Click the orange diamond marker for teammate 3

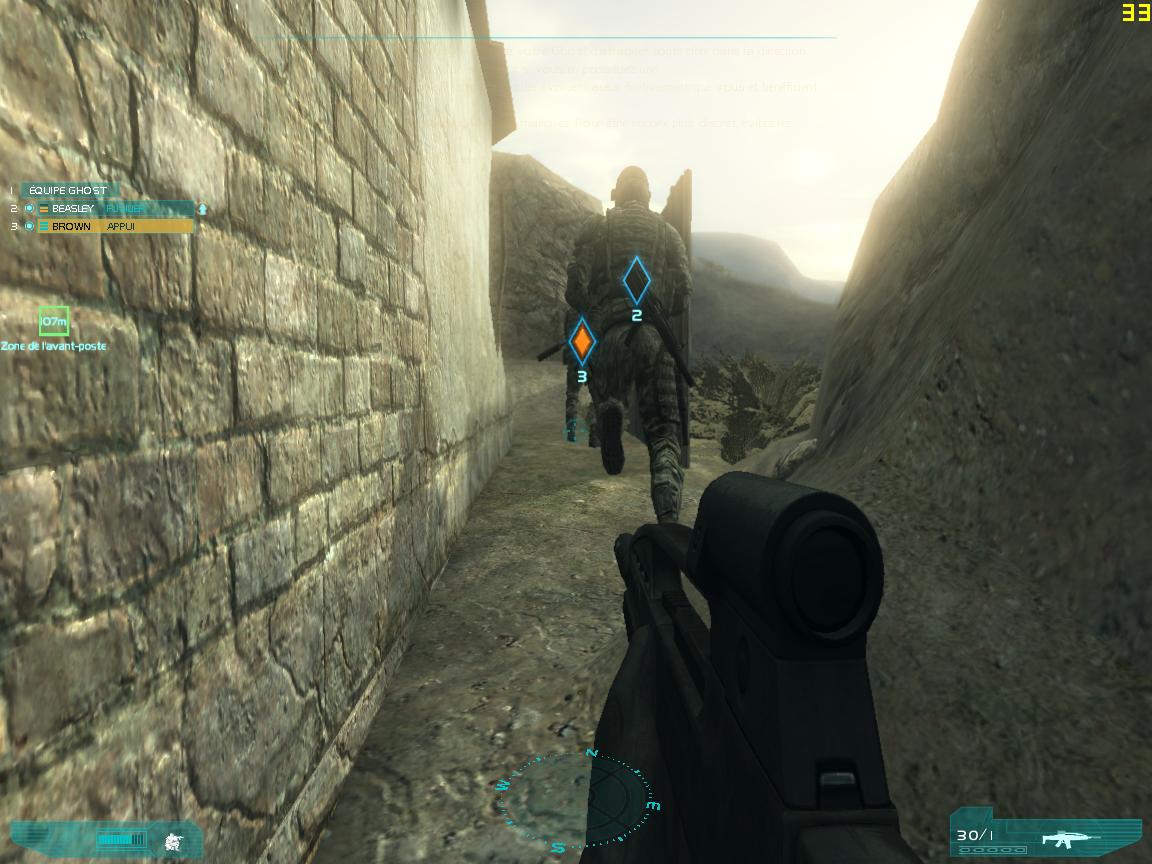pos(582,342)
